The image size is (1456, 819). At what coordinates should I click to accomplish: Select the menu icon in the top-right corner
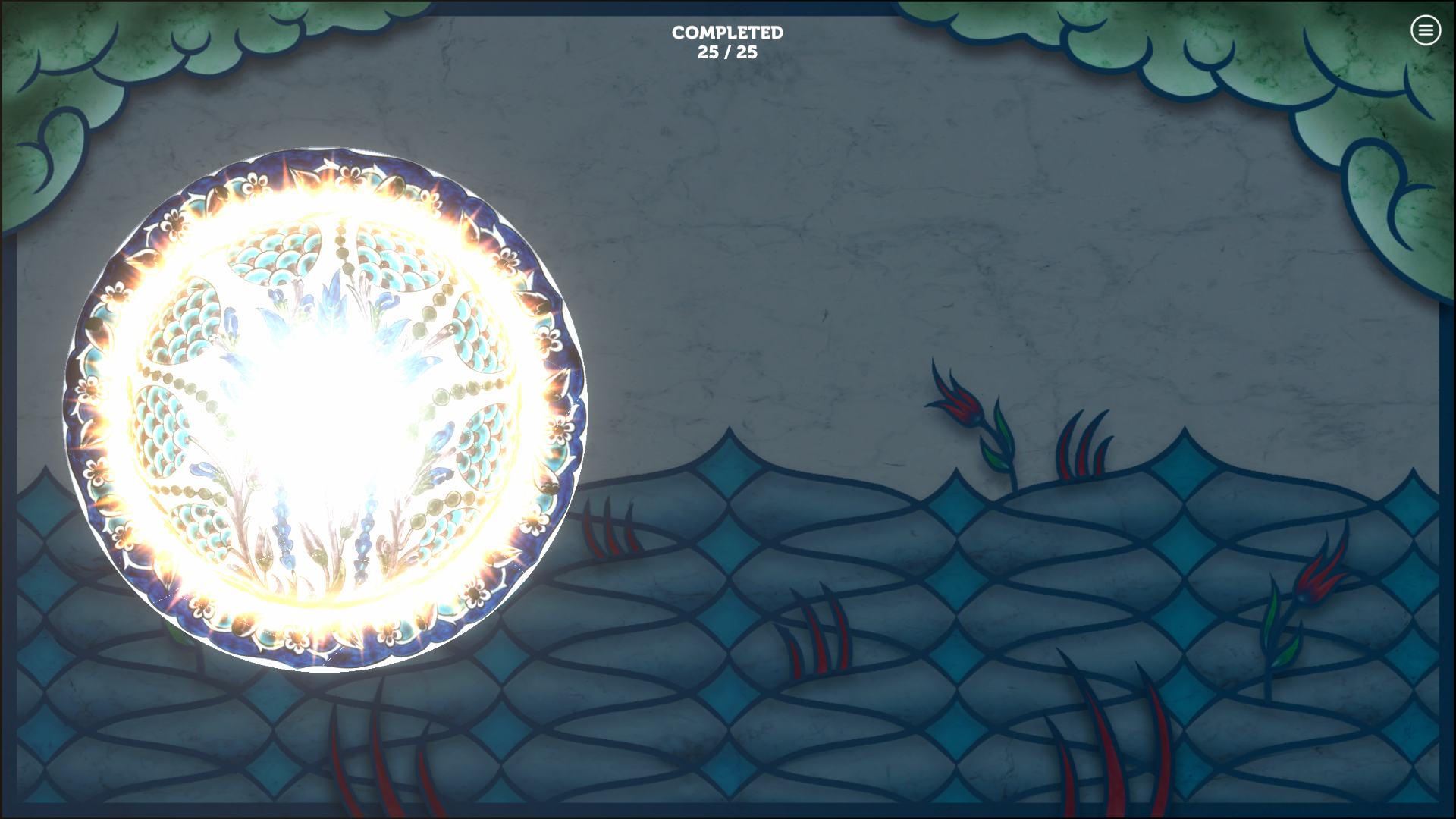pos(1425,30)
